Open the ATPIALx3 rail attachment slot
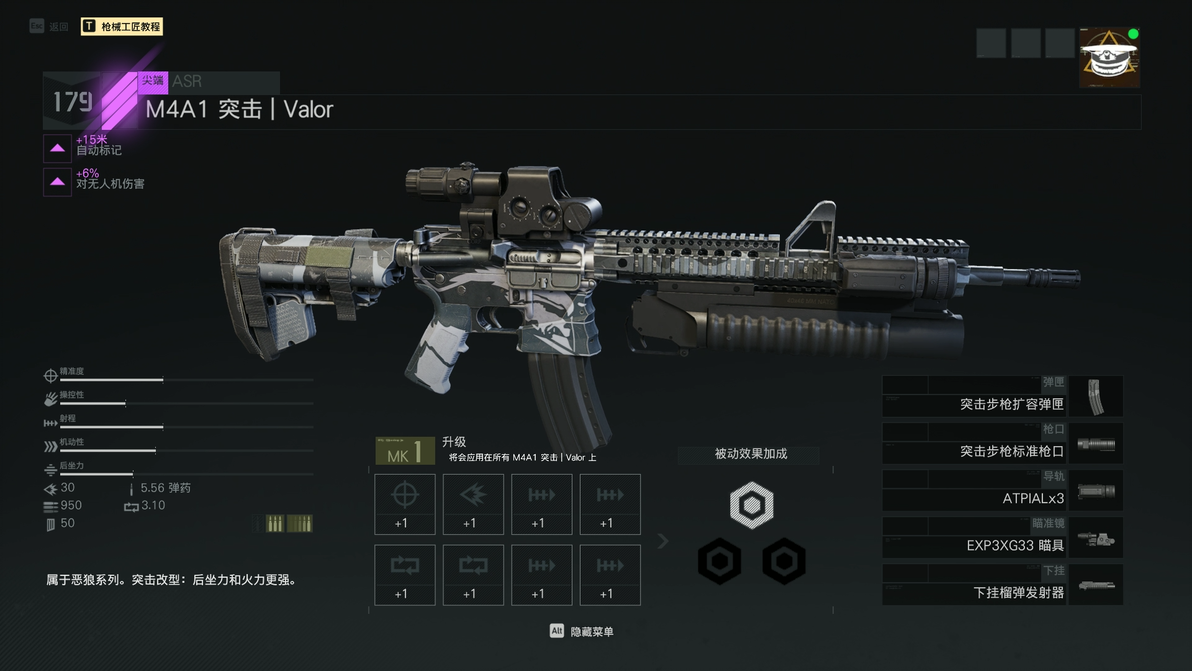This screenshot has height=671, width=1192. tap(1002, 491)
